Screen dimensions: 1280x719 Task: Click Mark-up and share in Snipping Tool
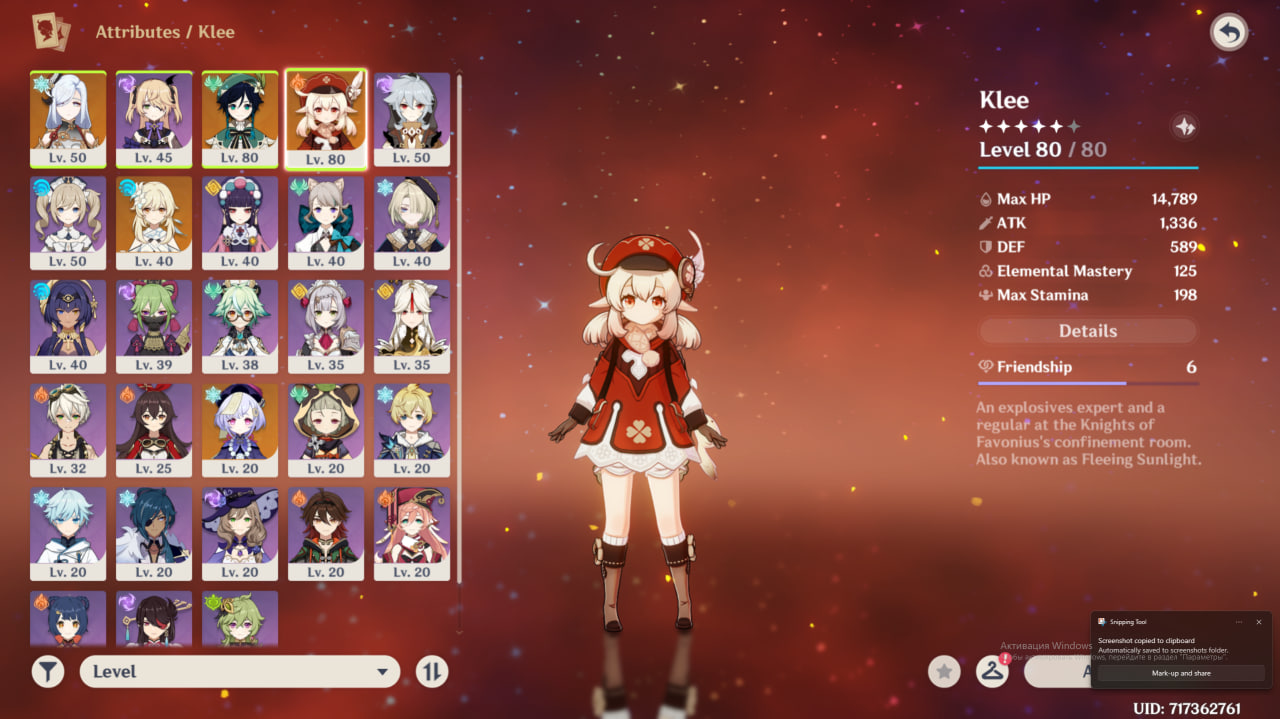1181,673
